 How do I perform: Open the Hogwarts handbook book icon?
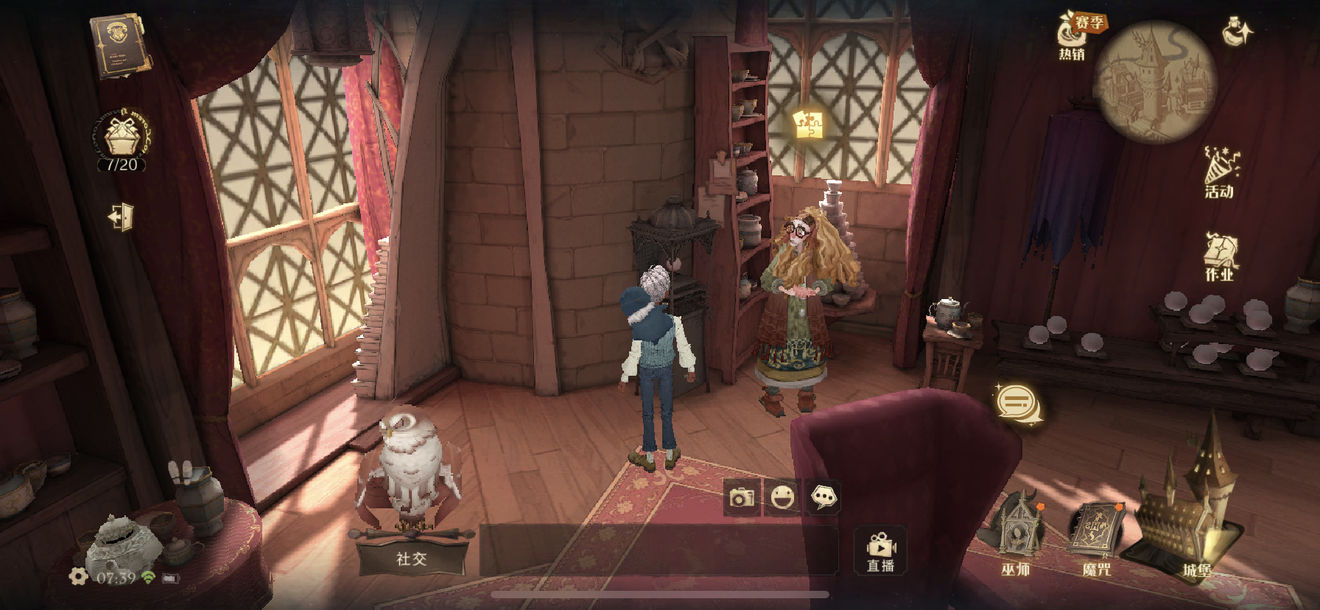click(120, 45)
